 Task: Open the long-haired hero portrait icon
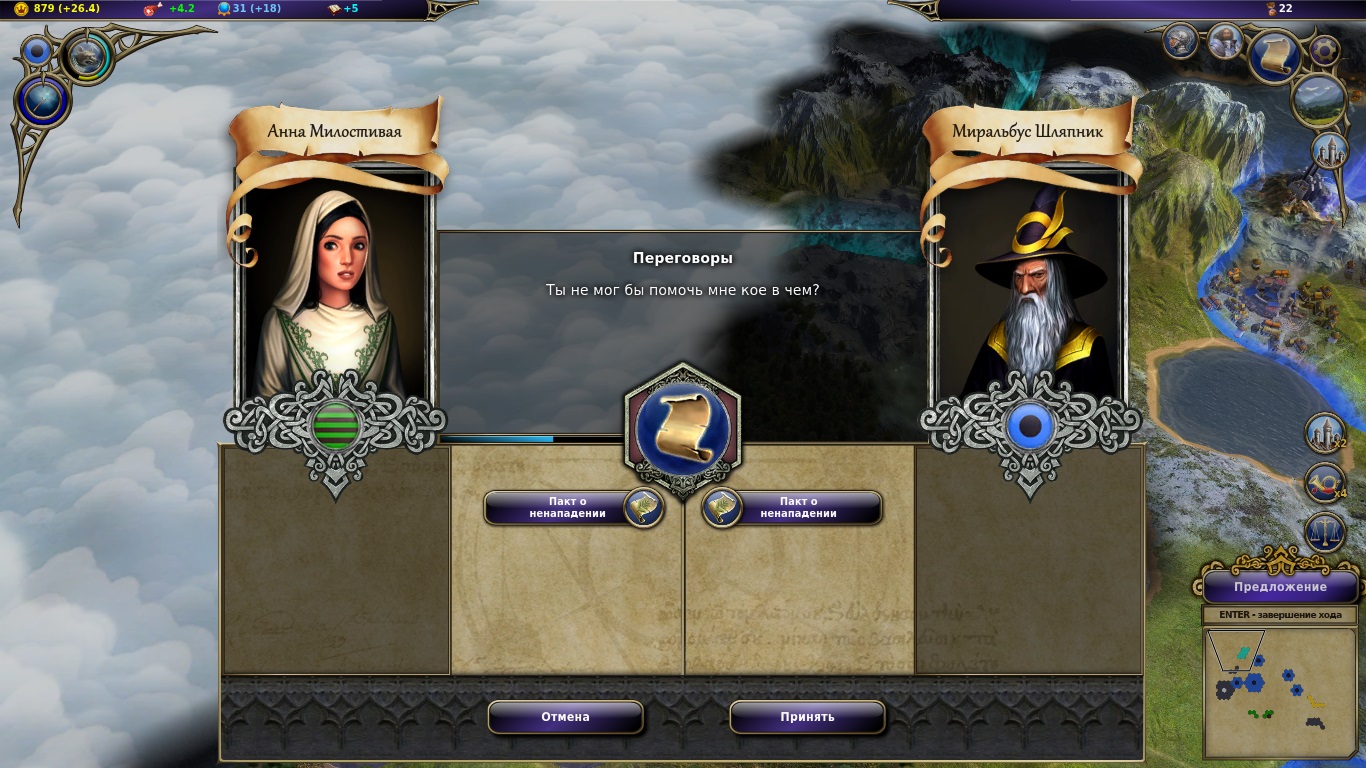coord(1225,41)
